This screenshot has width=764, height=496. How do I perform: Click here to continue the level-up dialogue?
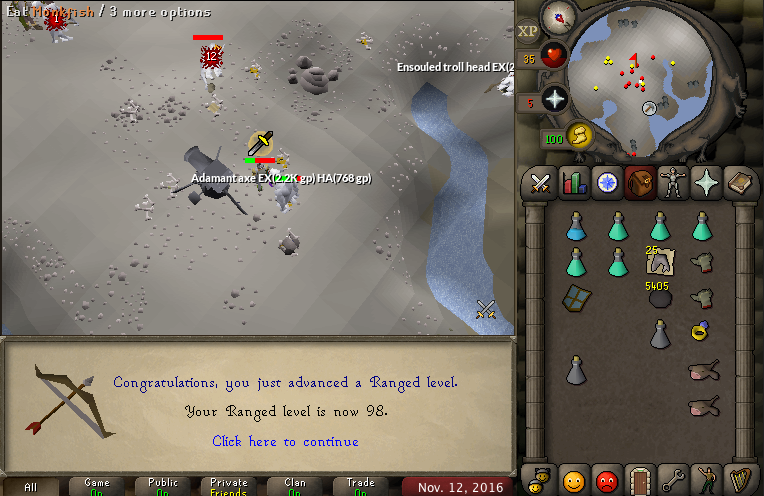[x=285, y=441]
